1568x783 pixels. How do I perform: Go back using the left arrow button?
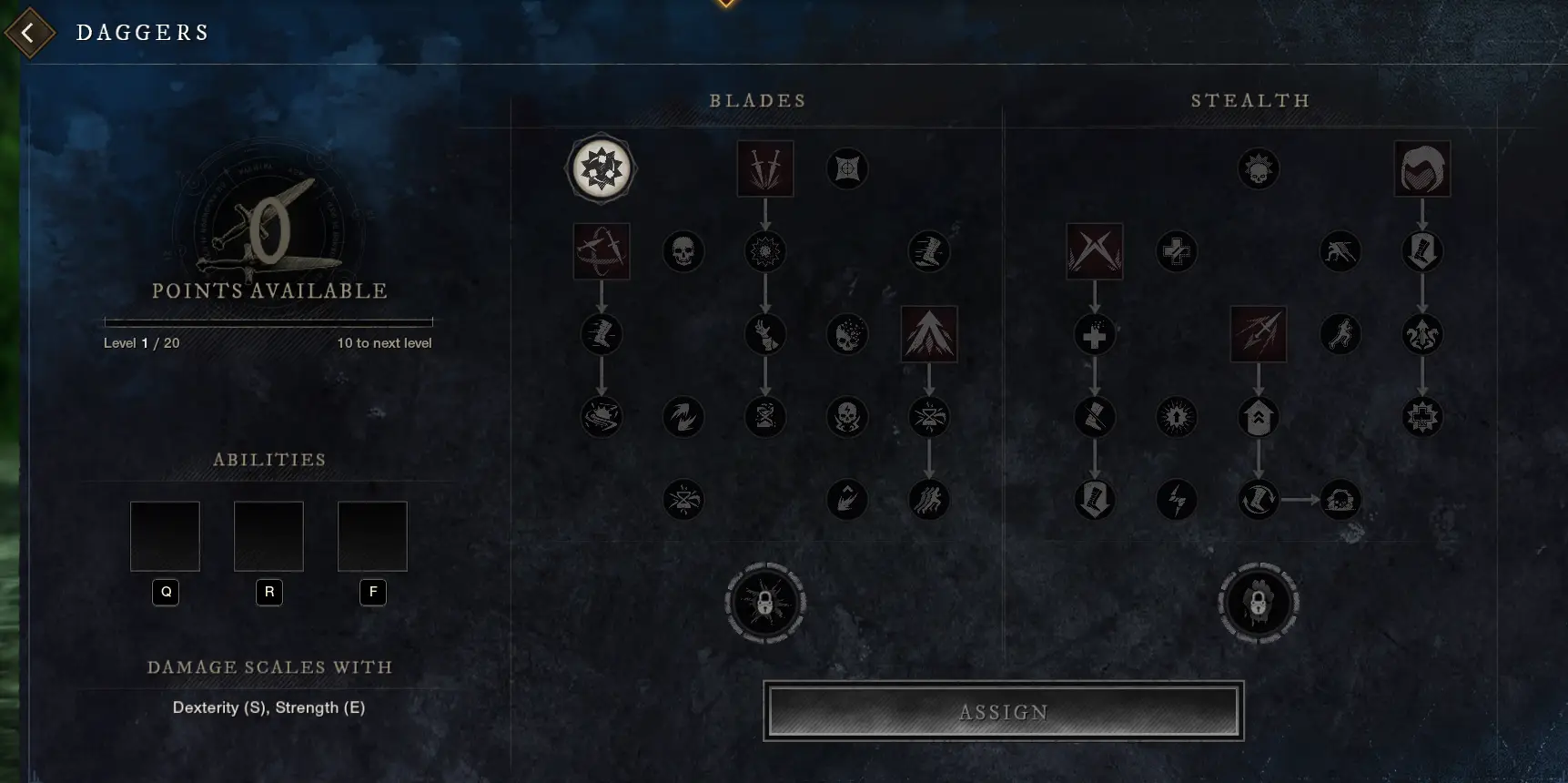[29, 32]
